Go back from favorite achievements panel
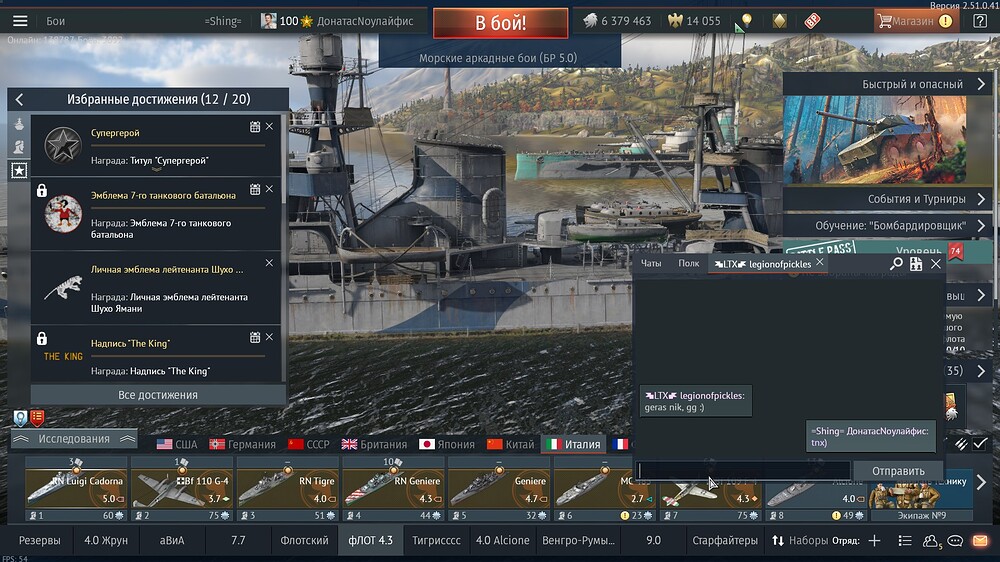The width and height of the screenshot is (1000, 562). pos(19,99)
